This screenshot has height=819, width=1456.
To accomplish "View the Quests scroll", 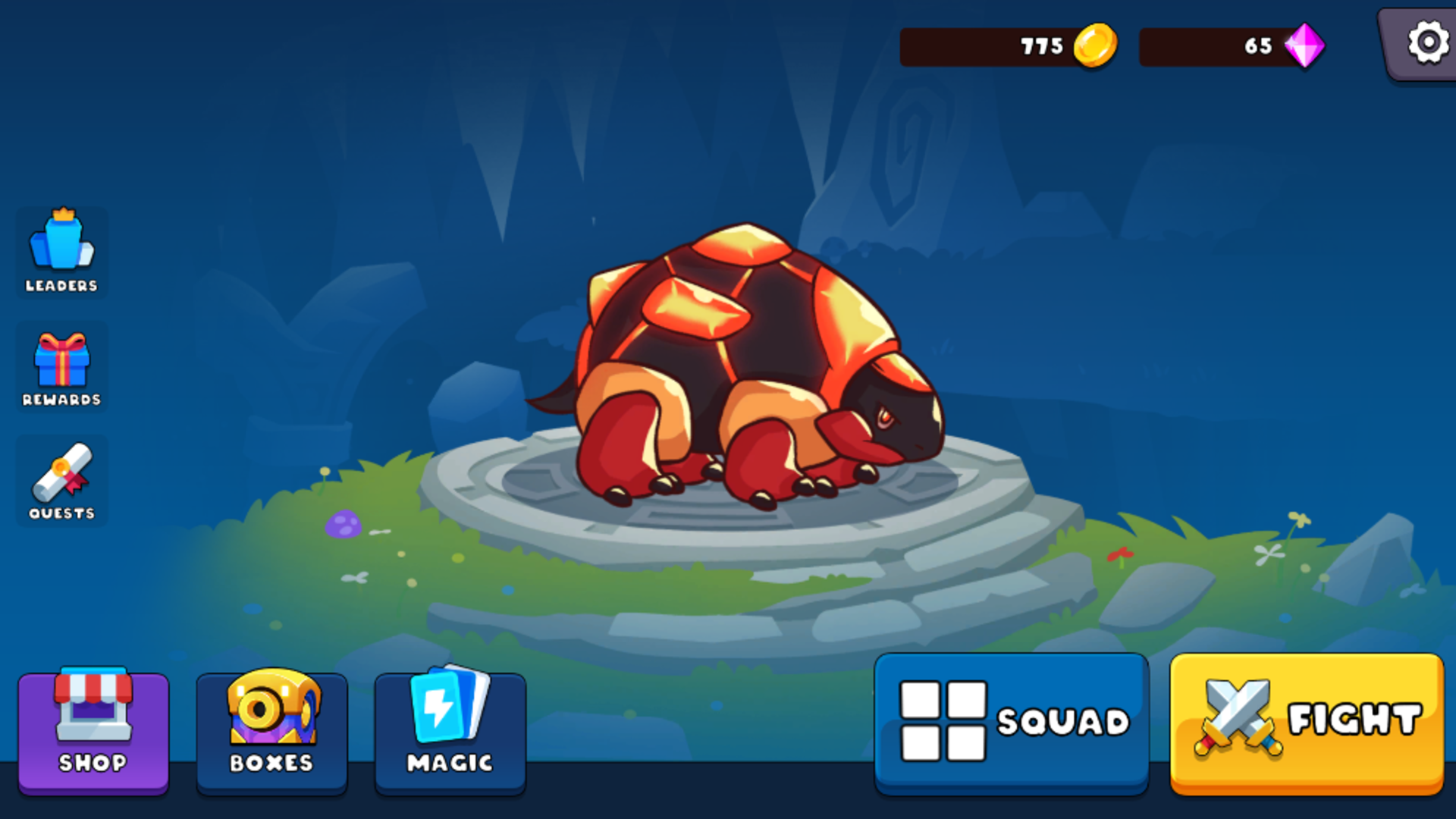I will point(61,480).
